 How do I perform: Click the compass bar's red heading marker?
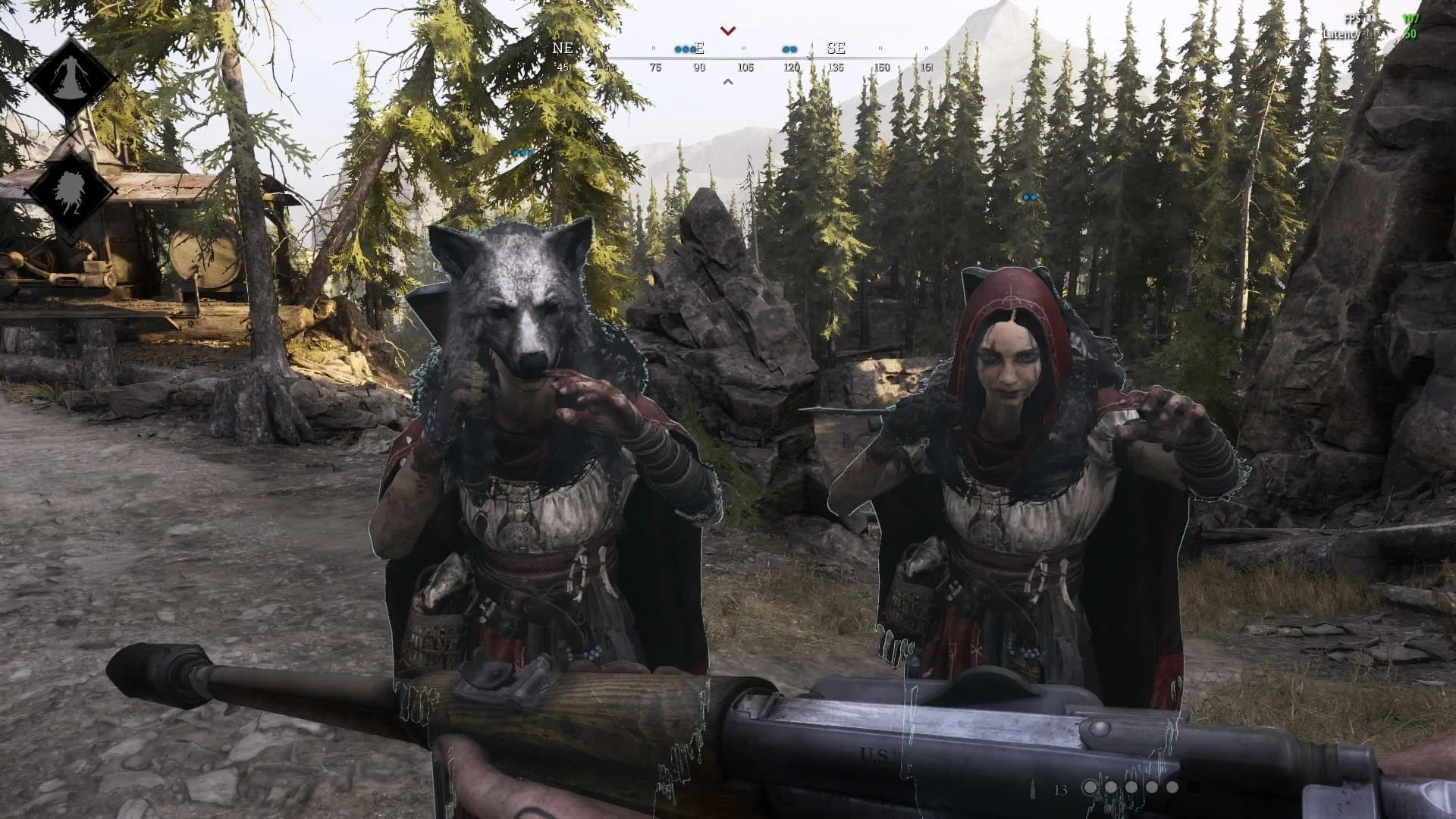pos(728,31)
